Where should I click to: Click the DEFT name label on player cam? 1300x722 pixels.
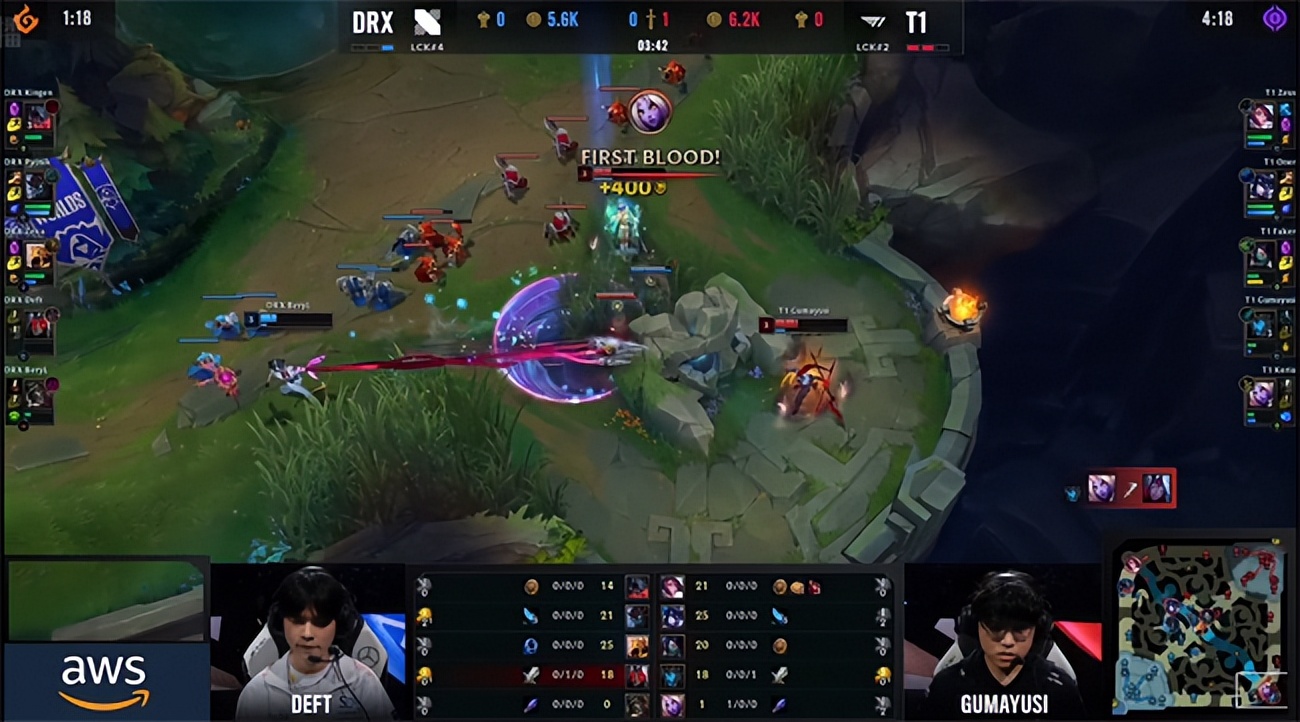310,705
